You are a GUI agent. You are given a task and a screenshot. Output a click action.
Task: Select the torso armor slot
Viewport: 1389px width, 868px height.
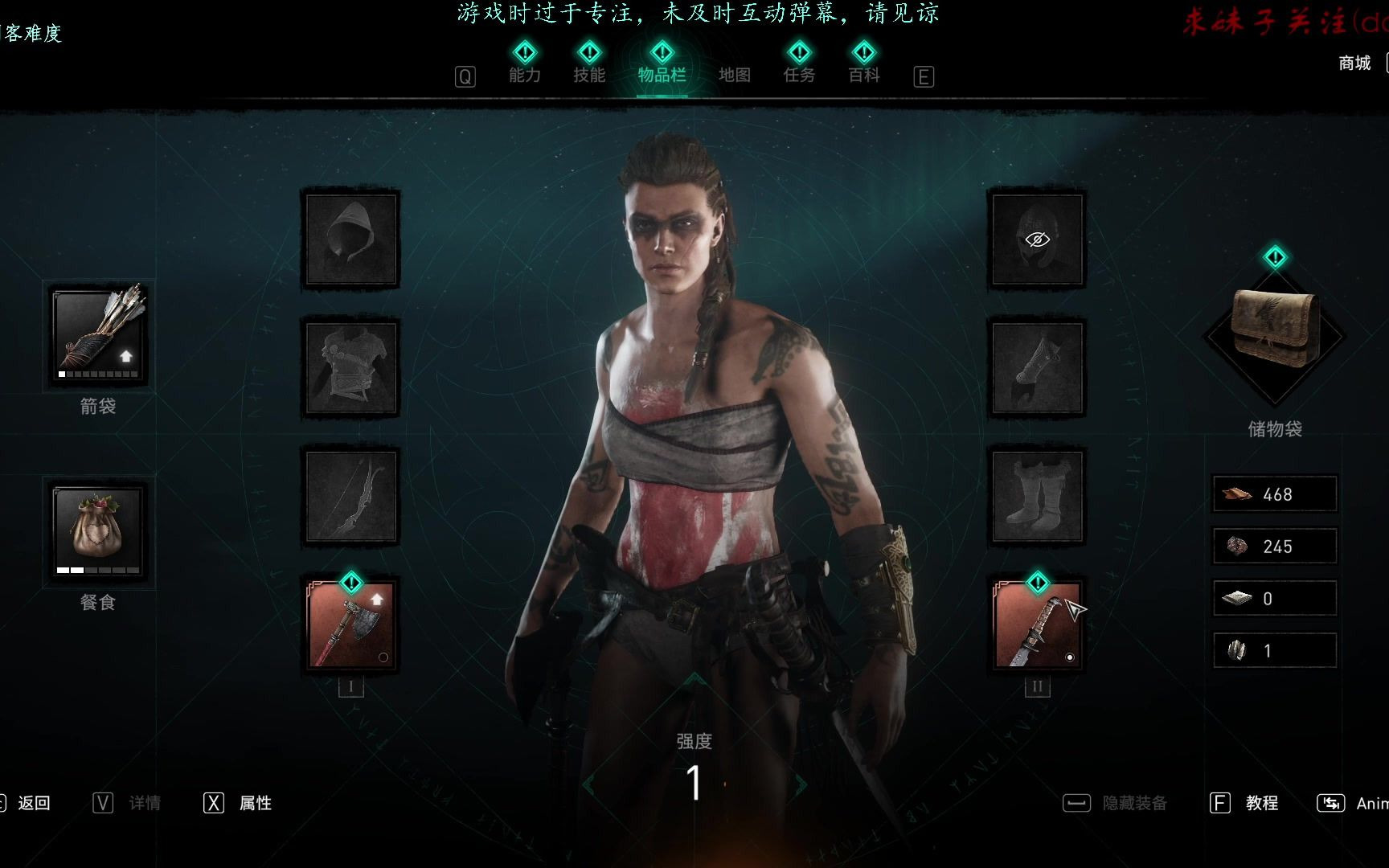(x=350, y=367)
